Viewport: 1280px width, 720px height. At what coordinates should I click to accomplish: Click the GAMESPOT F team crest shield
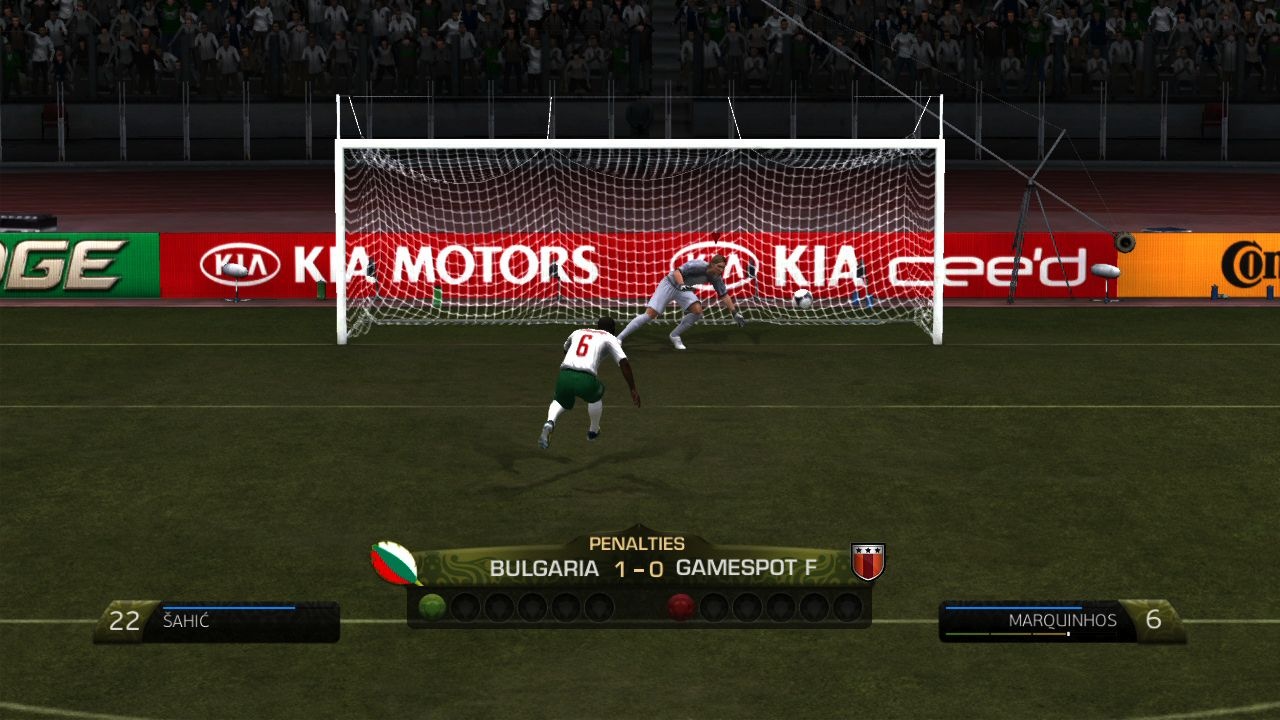(867, 561)
